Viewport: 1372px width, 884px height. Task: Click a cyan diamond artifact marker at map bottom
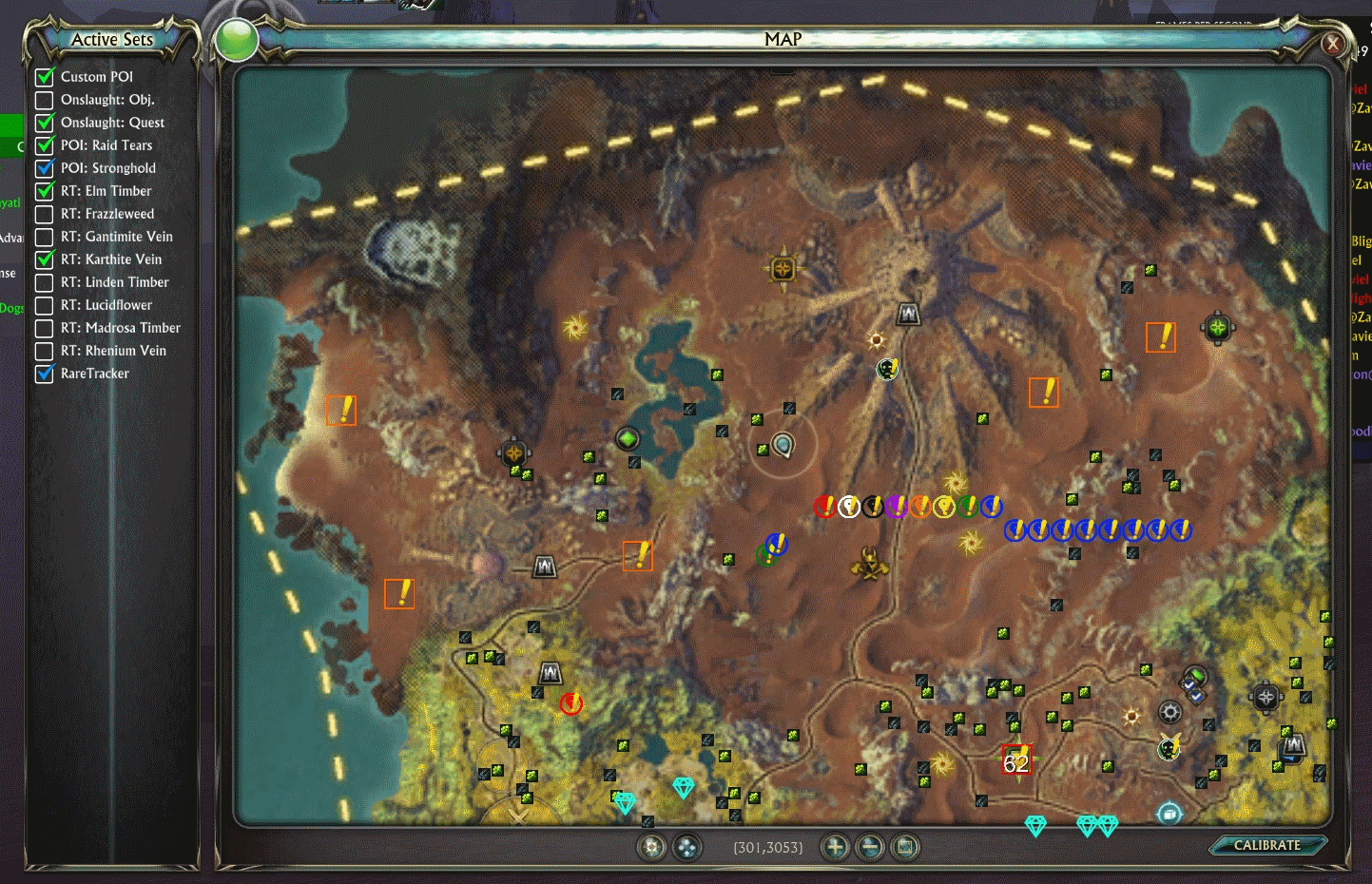683,787
